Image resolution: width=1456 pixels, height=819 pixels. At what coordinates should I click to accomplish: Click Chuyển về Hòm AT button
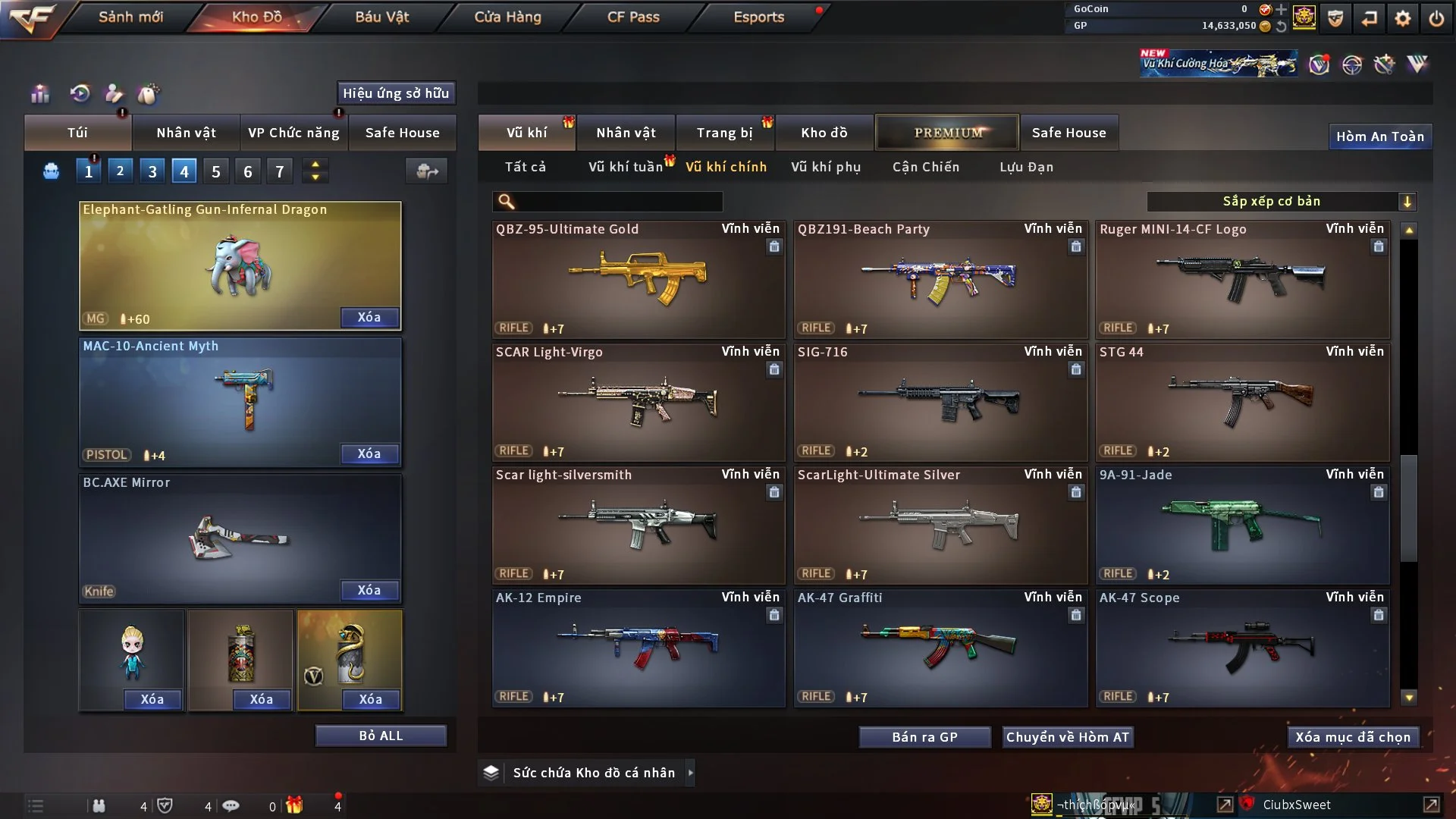pyautogui.click(x=1067, y=737)
